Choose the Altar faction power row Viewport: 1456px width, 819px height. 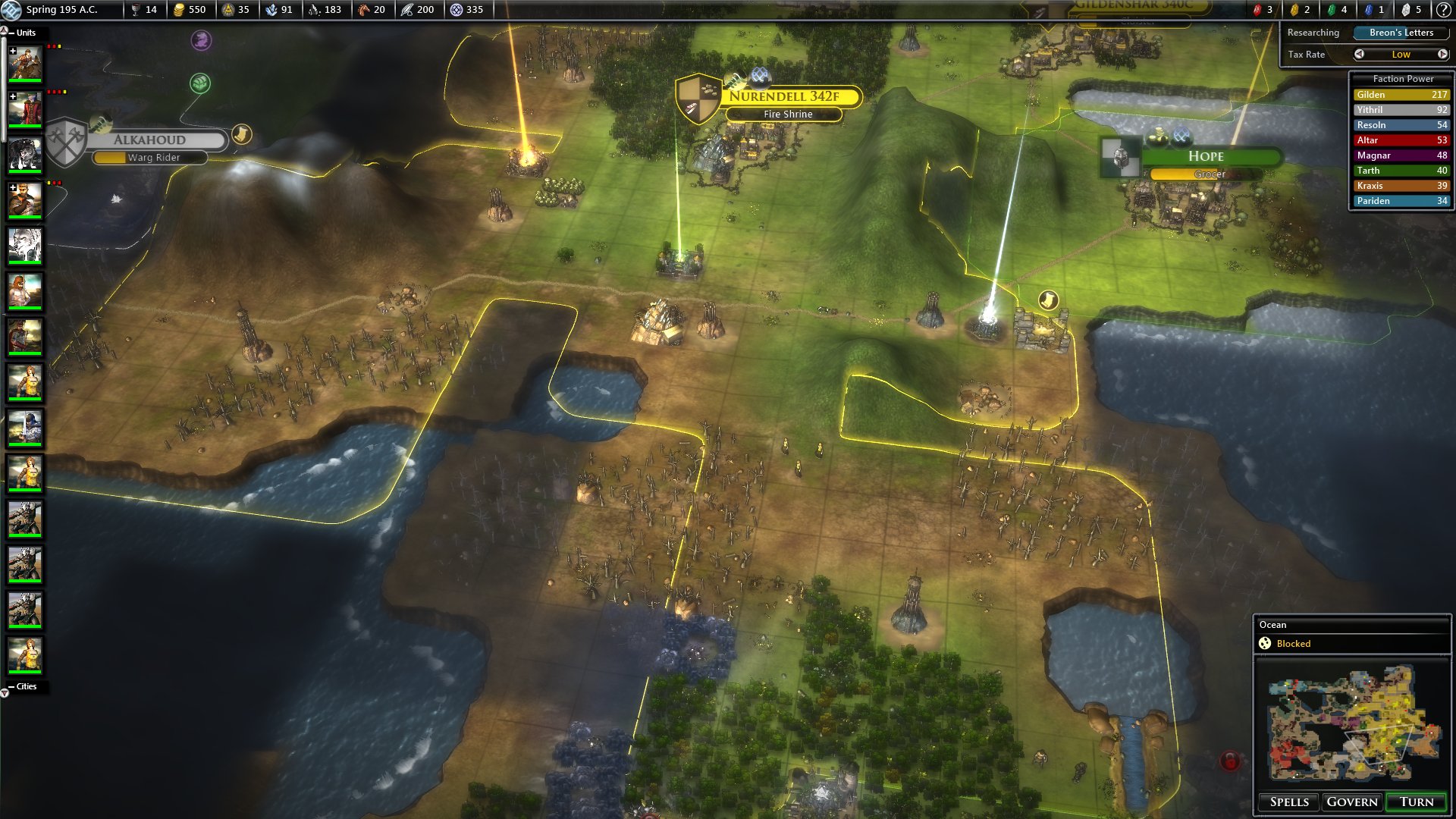pyautogui.click(x=1401, y=140)
